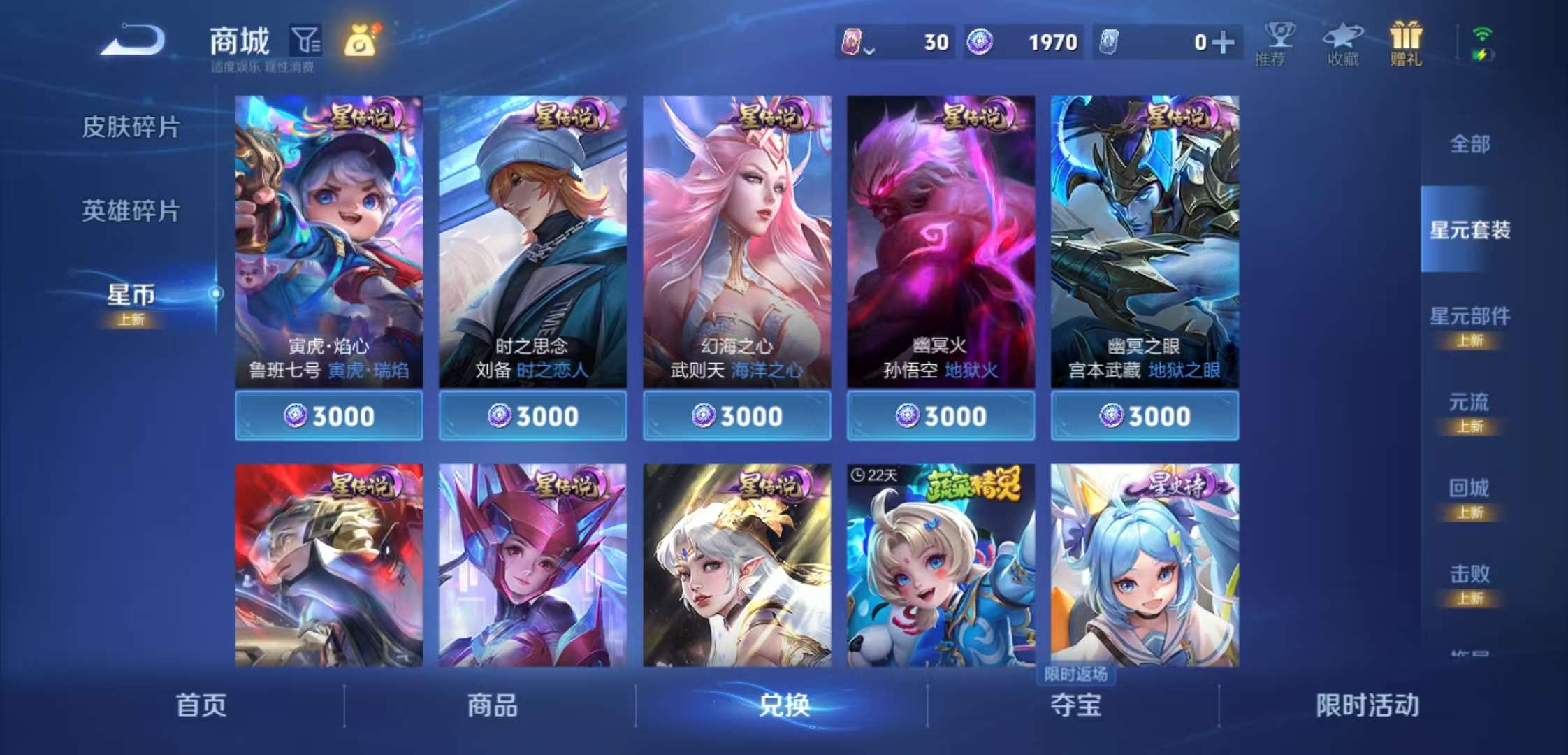Switch to the 全部 filter tab
Viewport: 1568px width, 755px height.
[1470, 145]
